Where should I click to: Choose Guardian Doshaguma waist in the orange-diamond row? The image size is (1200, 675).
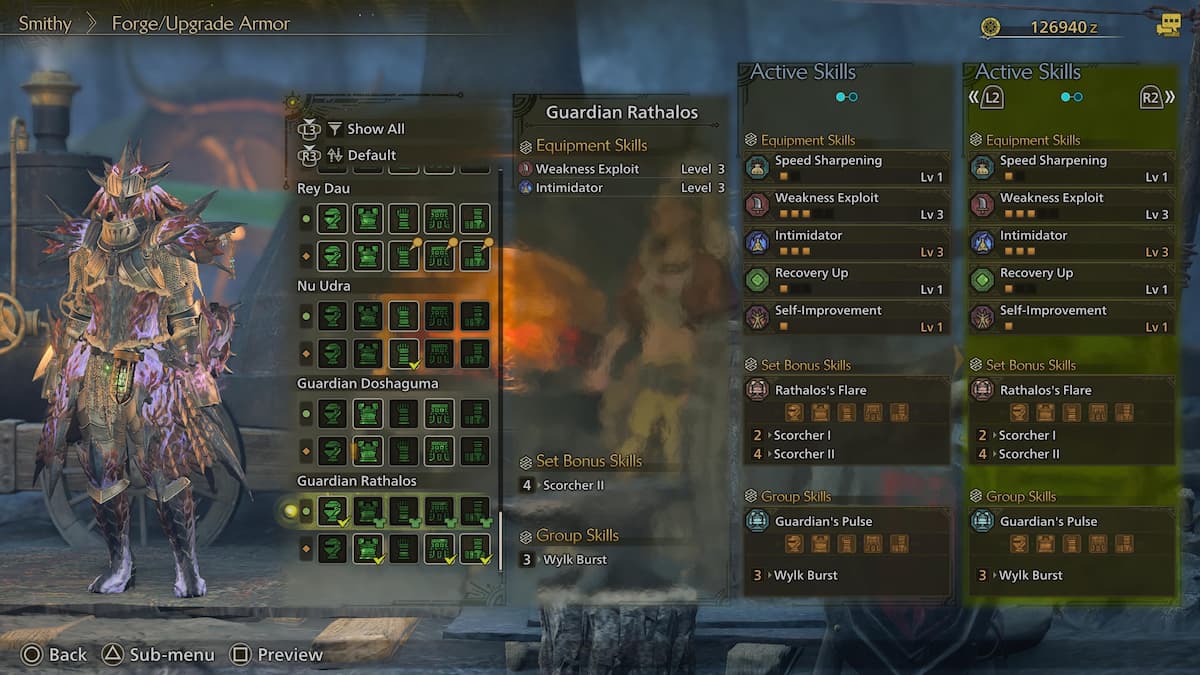pyautogui.click(x=439, y=450)
